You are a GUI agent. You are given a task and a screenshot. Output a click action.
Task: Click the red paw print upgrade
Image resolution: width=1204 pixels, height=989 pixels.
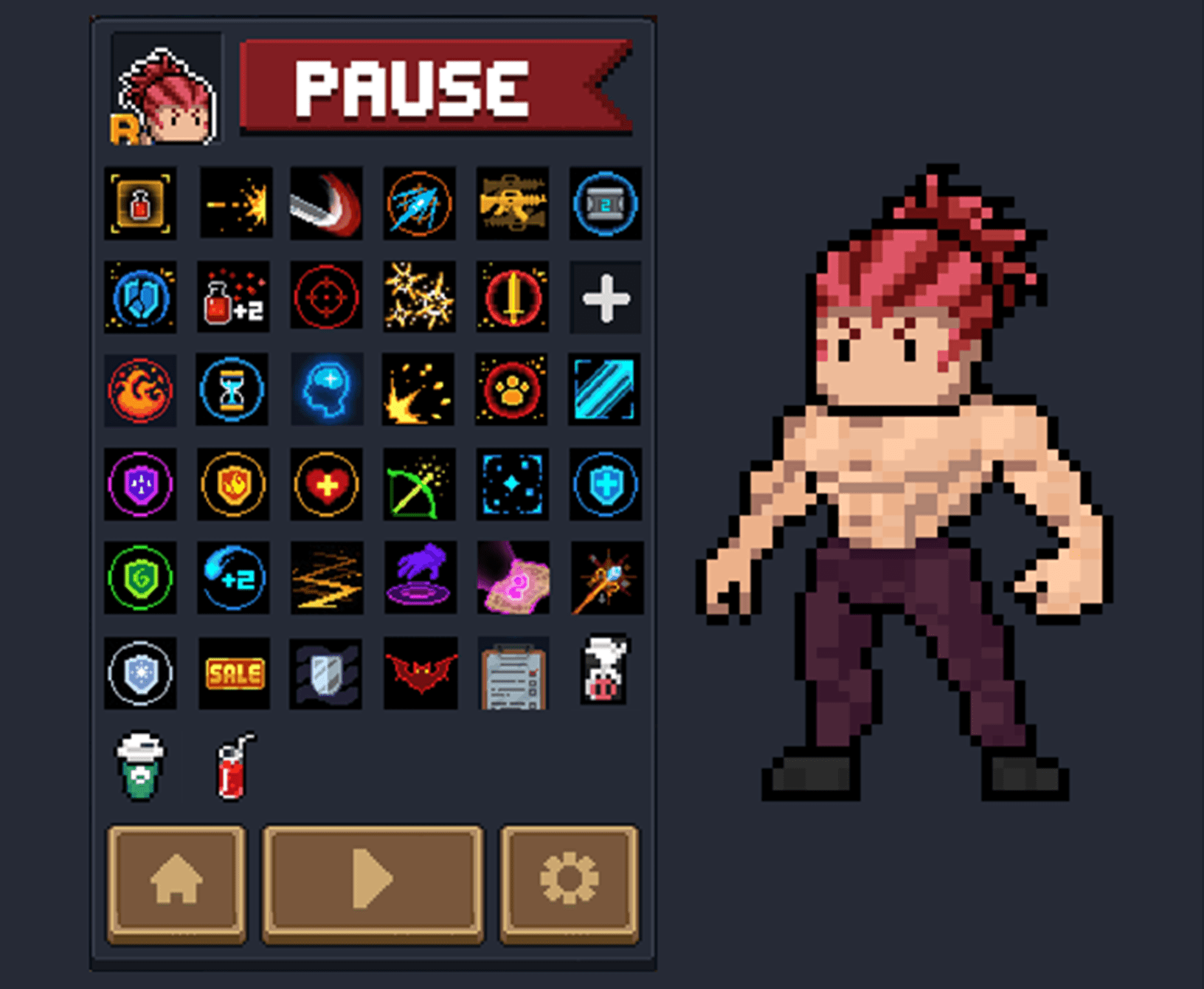click(512, 391)
